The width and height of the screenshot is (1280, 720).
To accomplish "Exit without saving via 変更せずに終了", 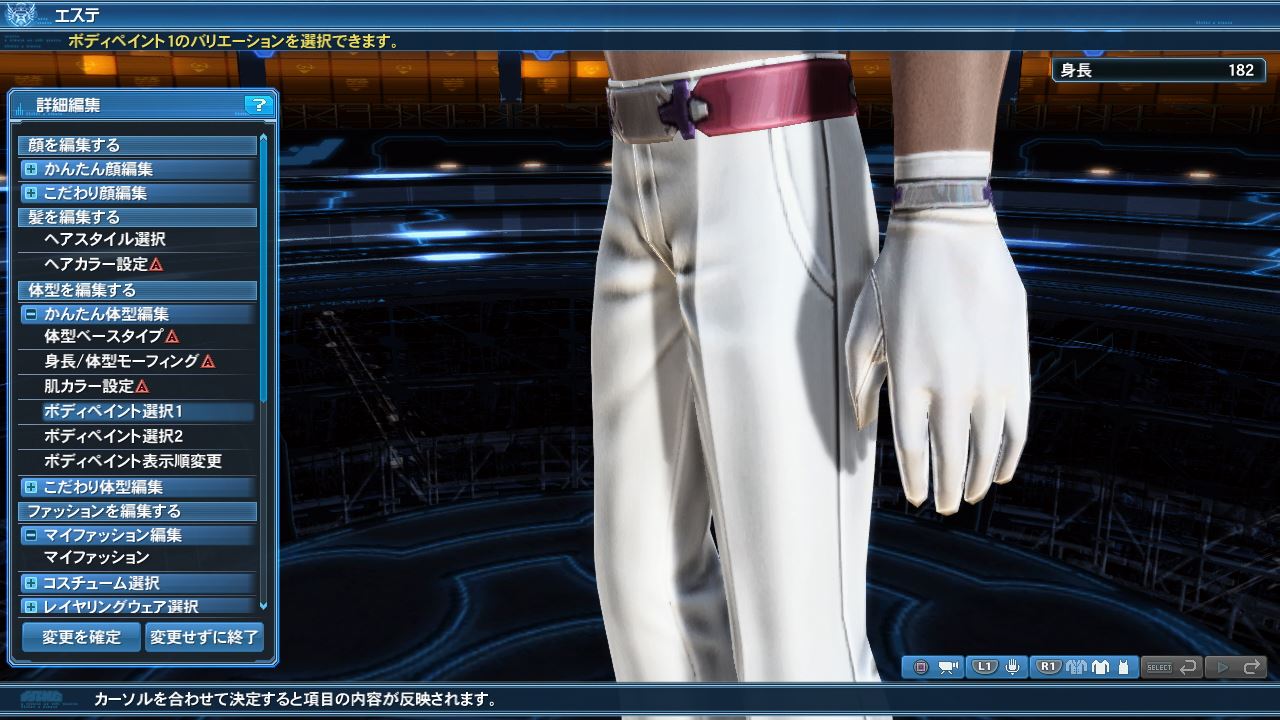I will tap(204, 637).
